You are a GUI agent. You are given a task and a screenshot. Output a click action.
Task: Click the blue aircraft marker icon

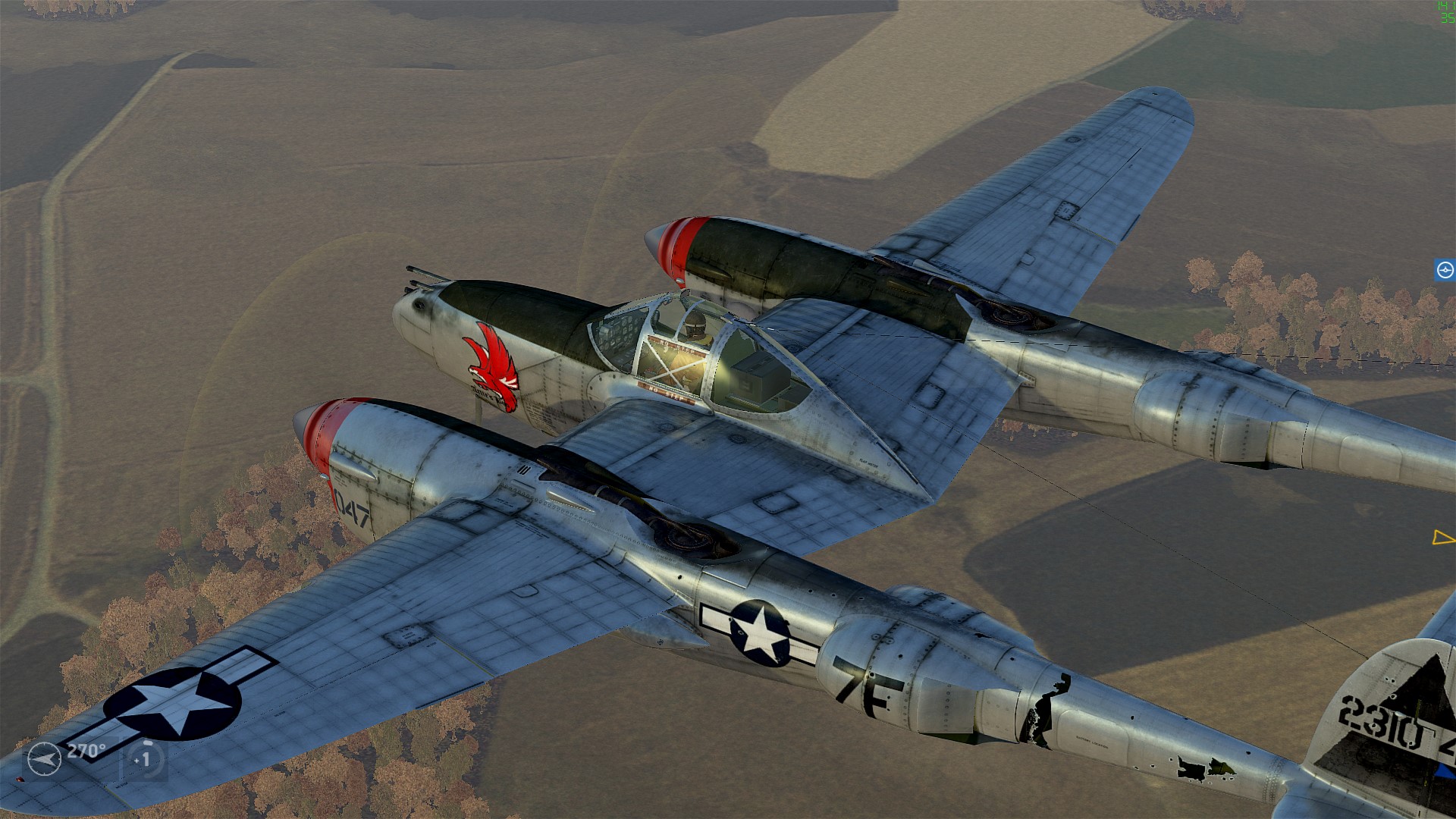point(1445,270)
